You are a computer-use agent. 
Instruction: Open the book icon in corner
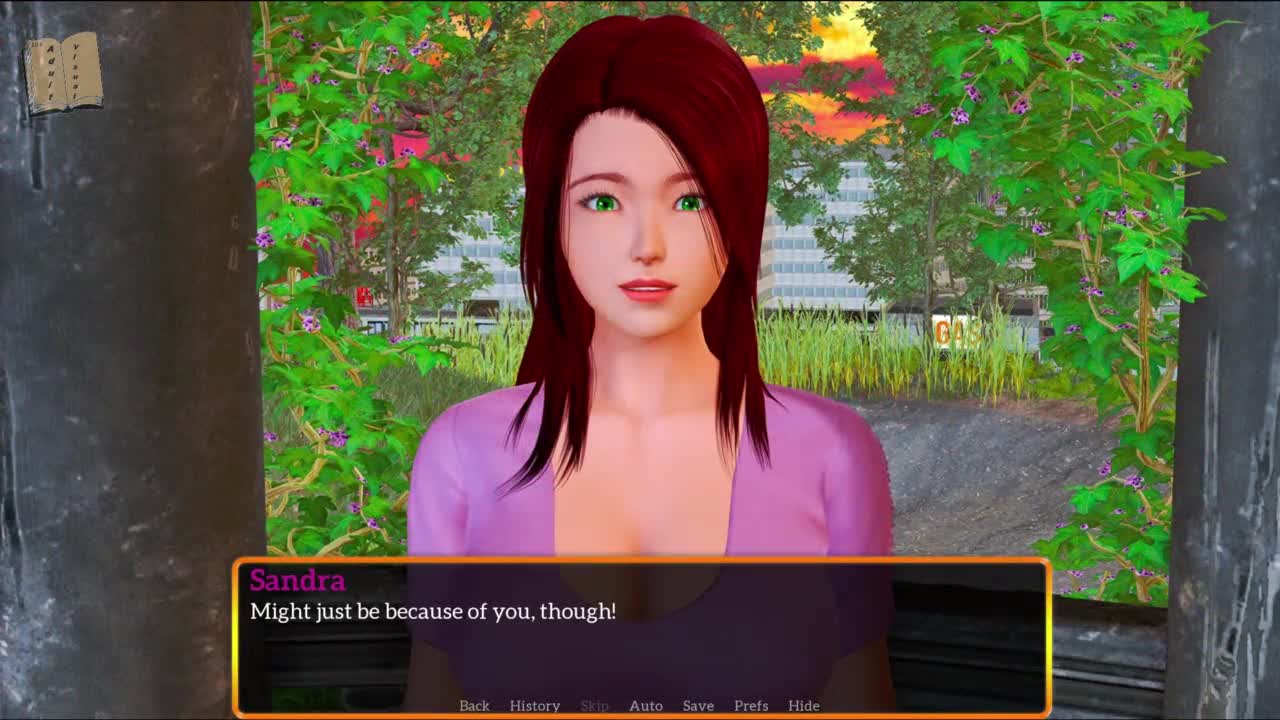coord(63,73)
